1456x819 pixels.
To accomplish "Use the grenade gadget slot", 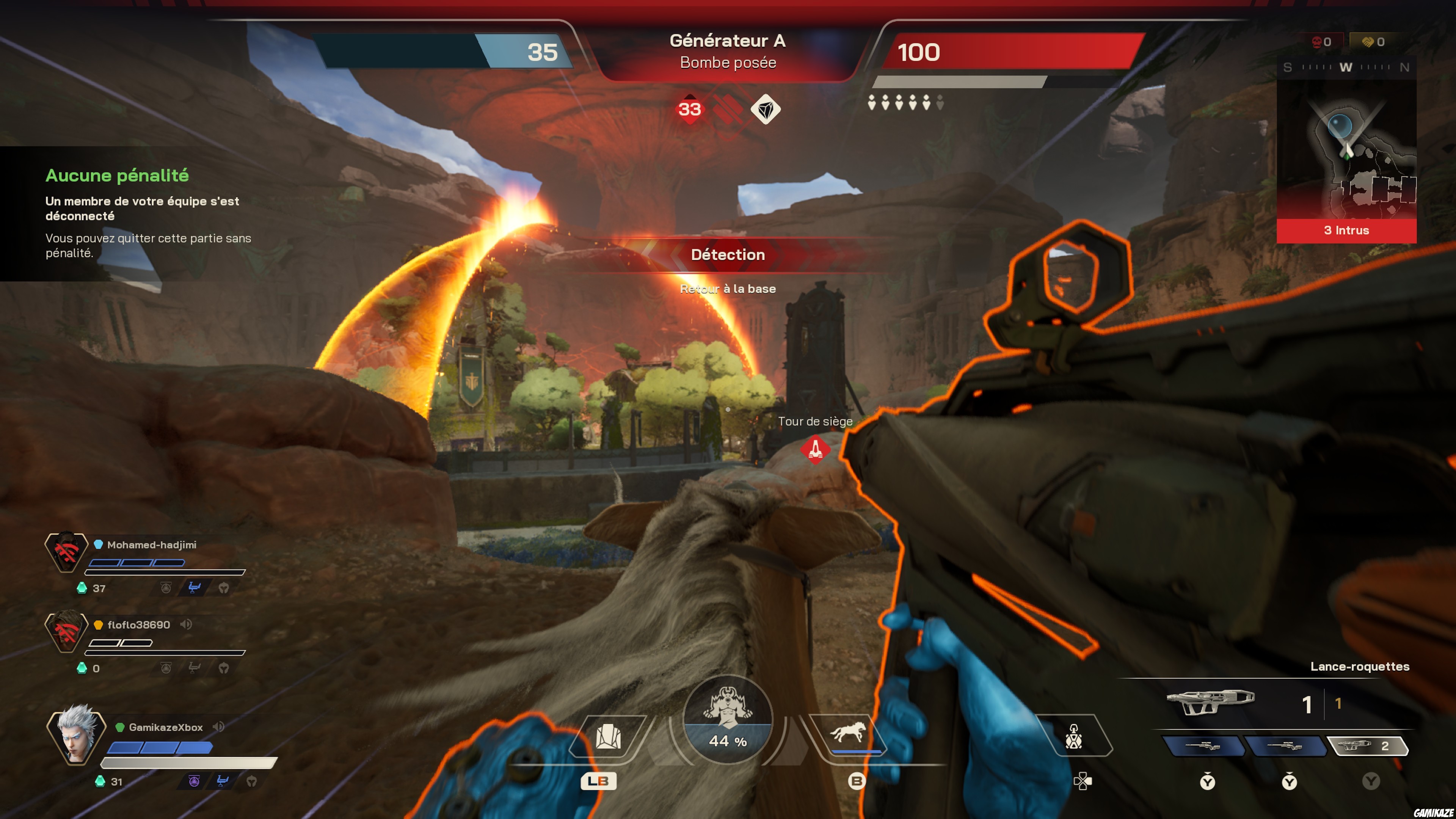I will pos(1073,736).
